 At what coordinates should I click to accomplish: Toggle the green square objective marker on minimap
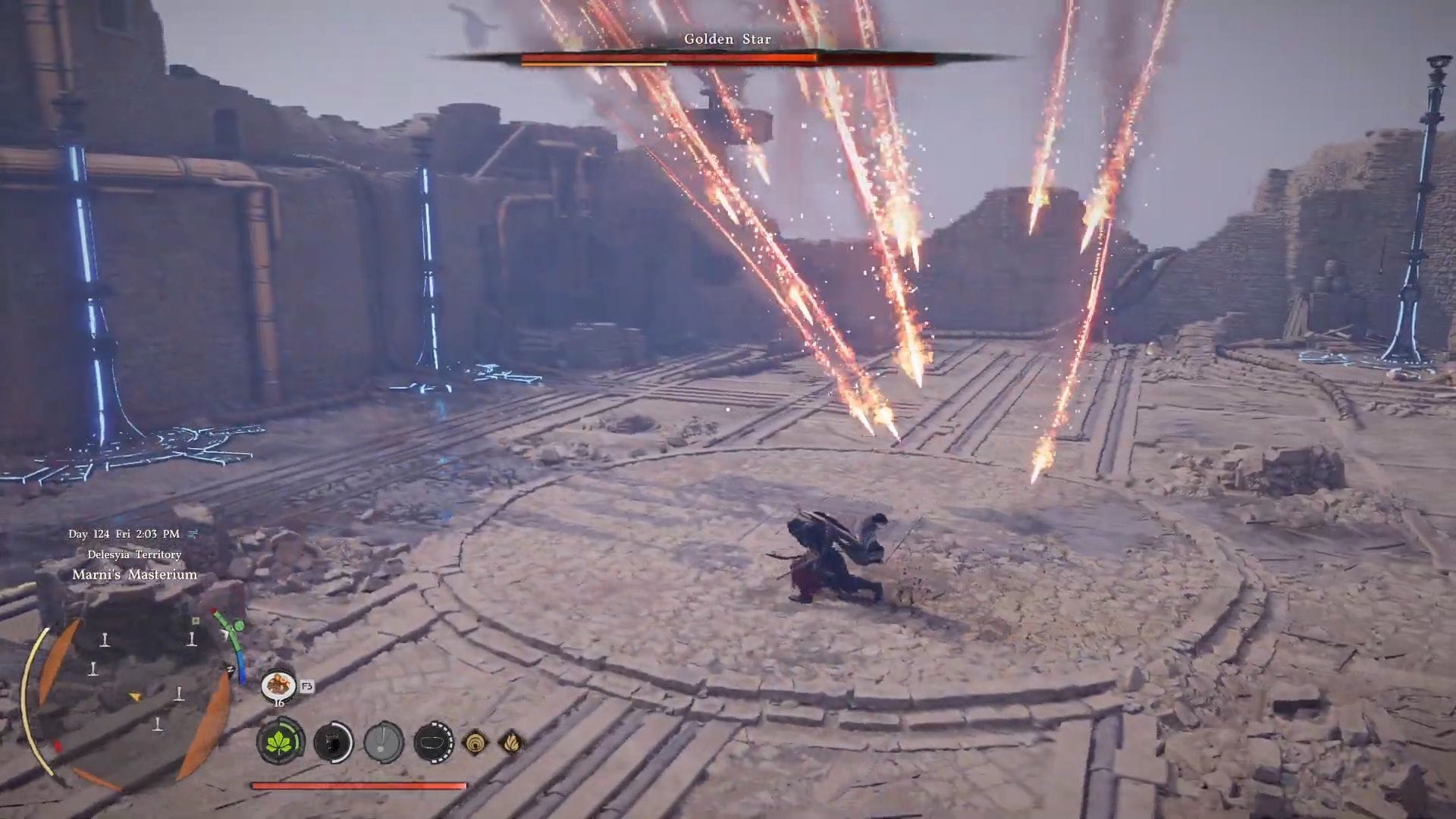point(196,620)
